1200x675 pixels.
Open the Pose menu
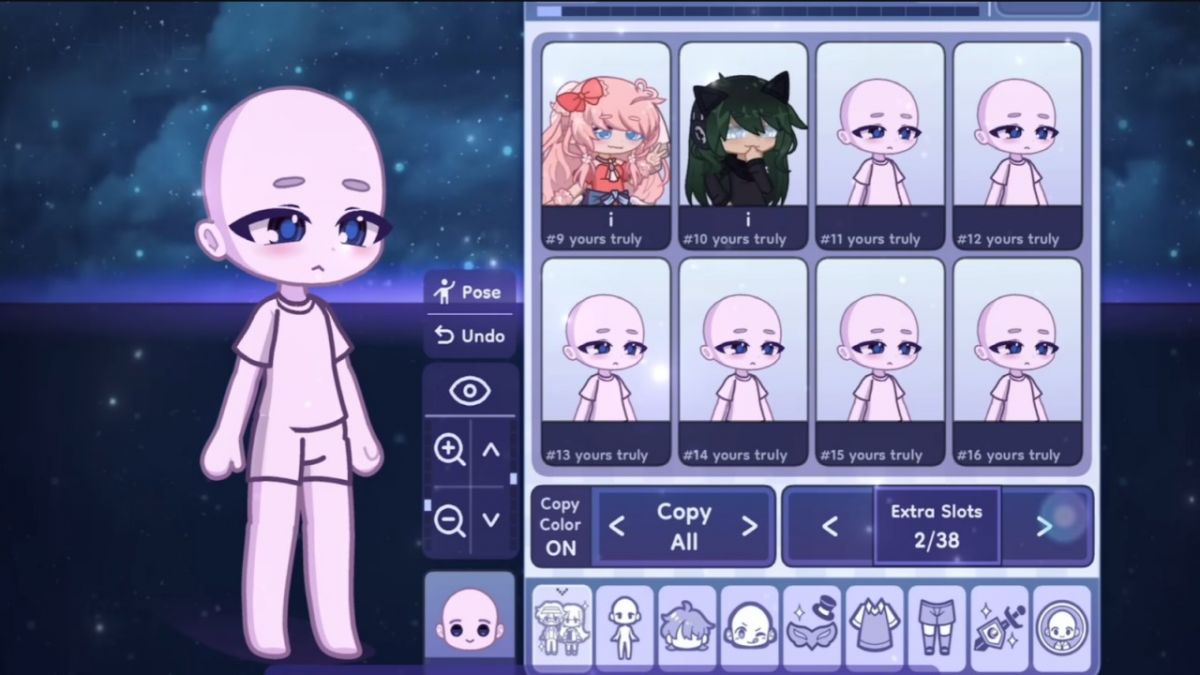[470, 292]
